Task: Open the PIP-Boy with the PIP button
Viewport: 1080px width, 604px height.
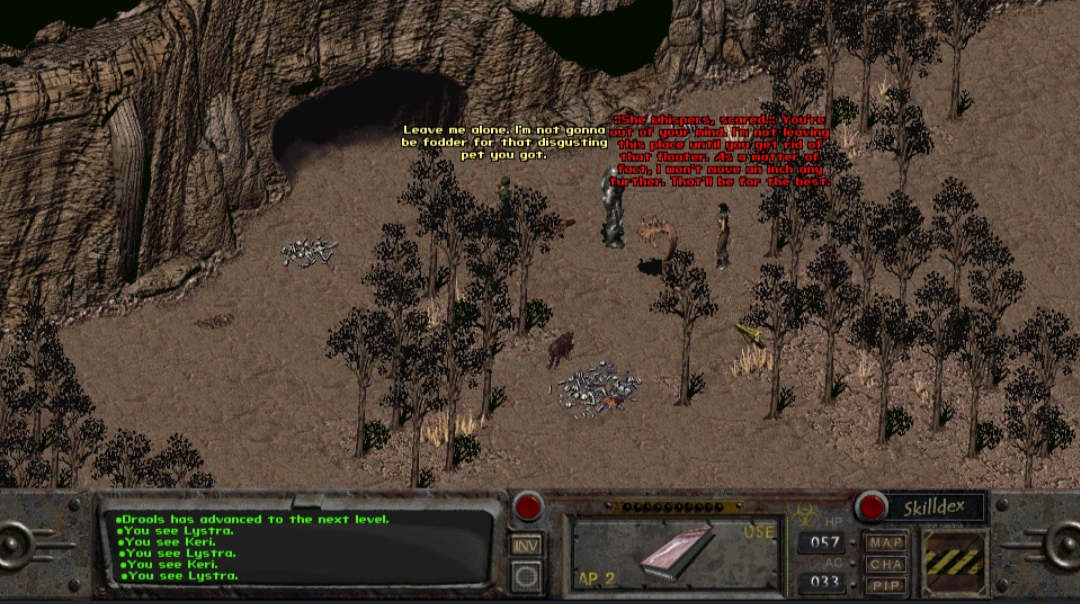Action: [885, 583]
